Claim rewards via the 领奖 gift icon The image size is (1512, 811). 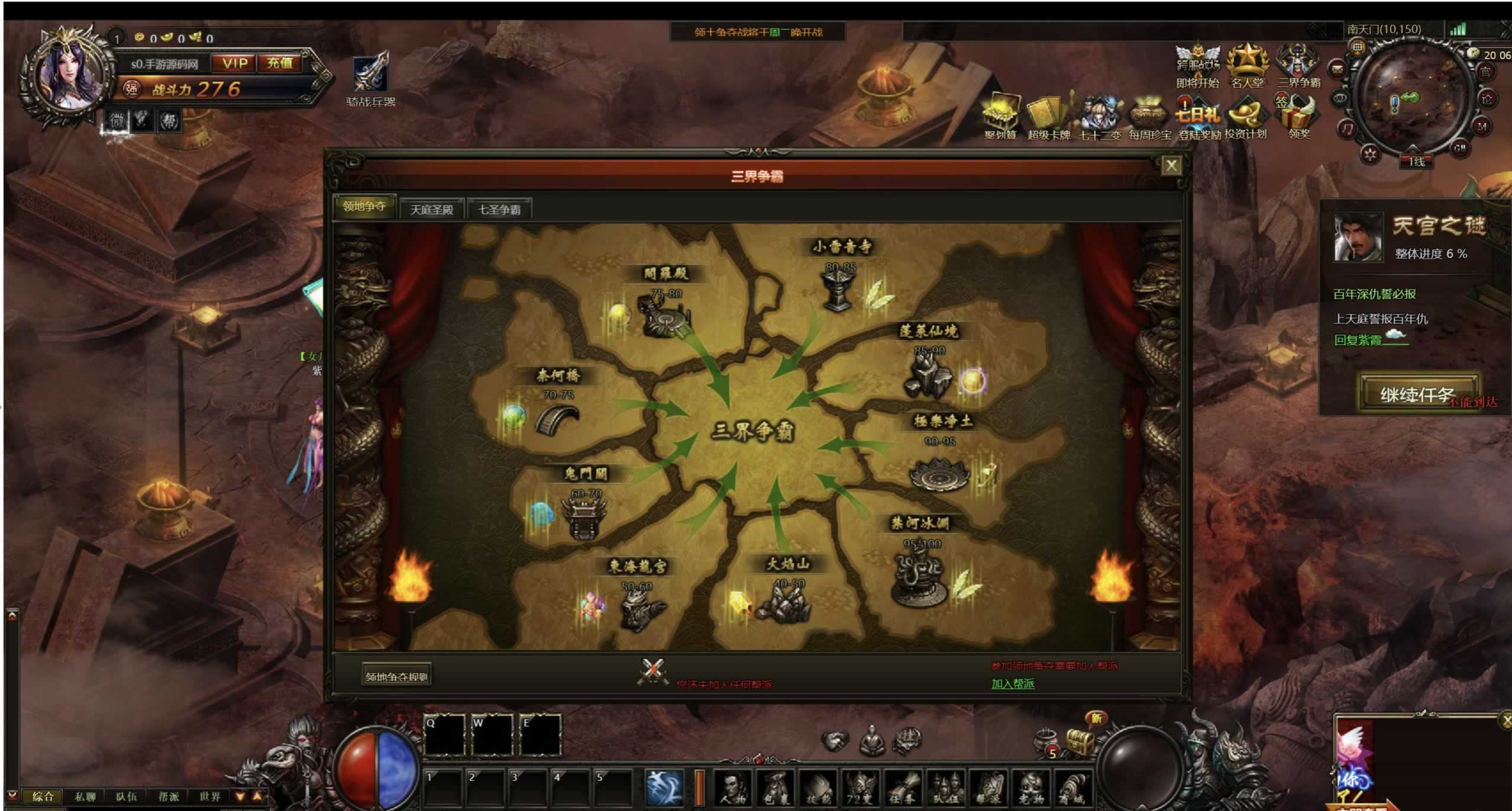point(1298,116)
